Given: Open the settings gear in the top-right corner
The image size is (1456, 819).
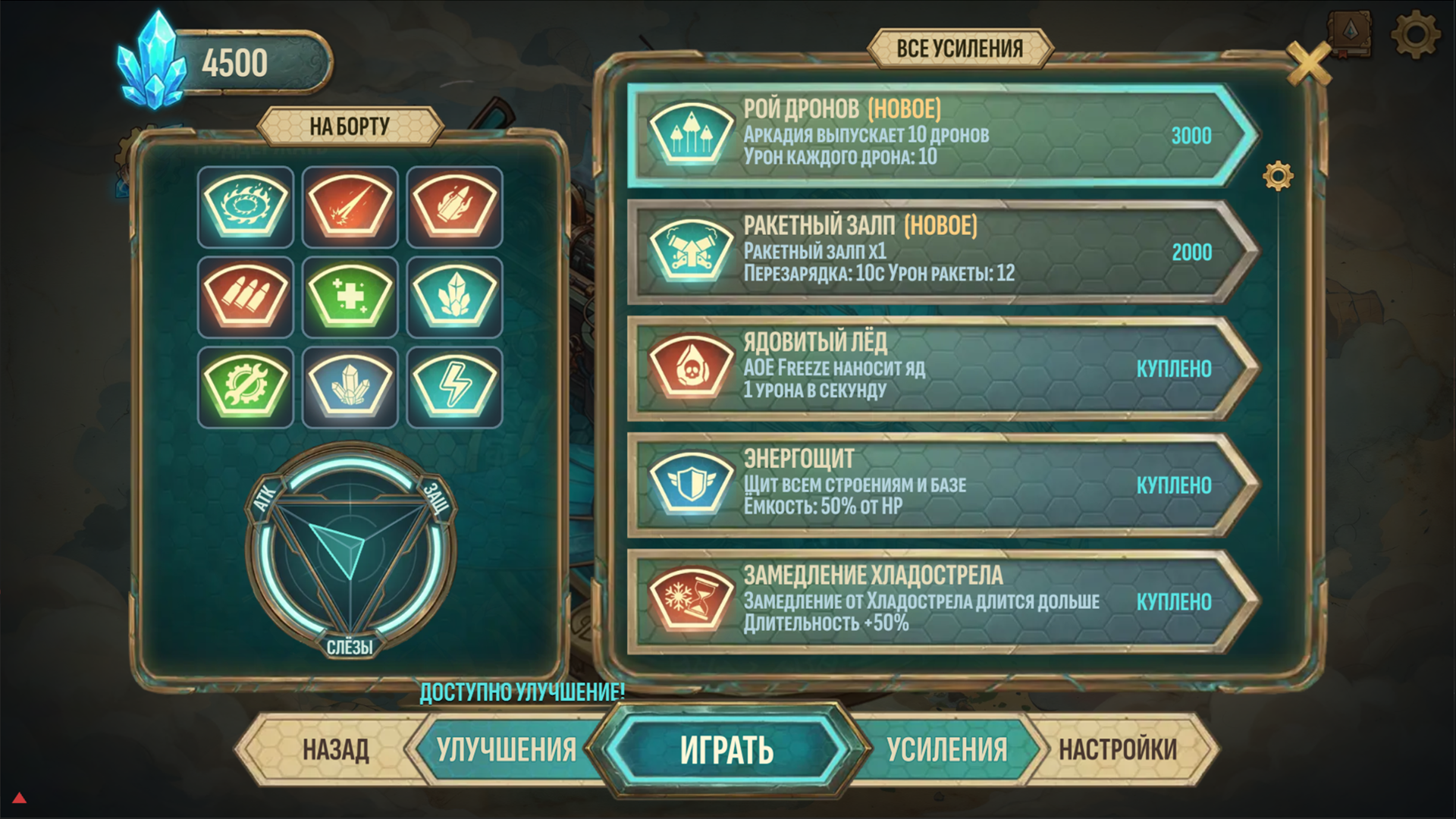Looking at the screenshot, I should point(1417,32).
